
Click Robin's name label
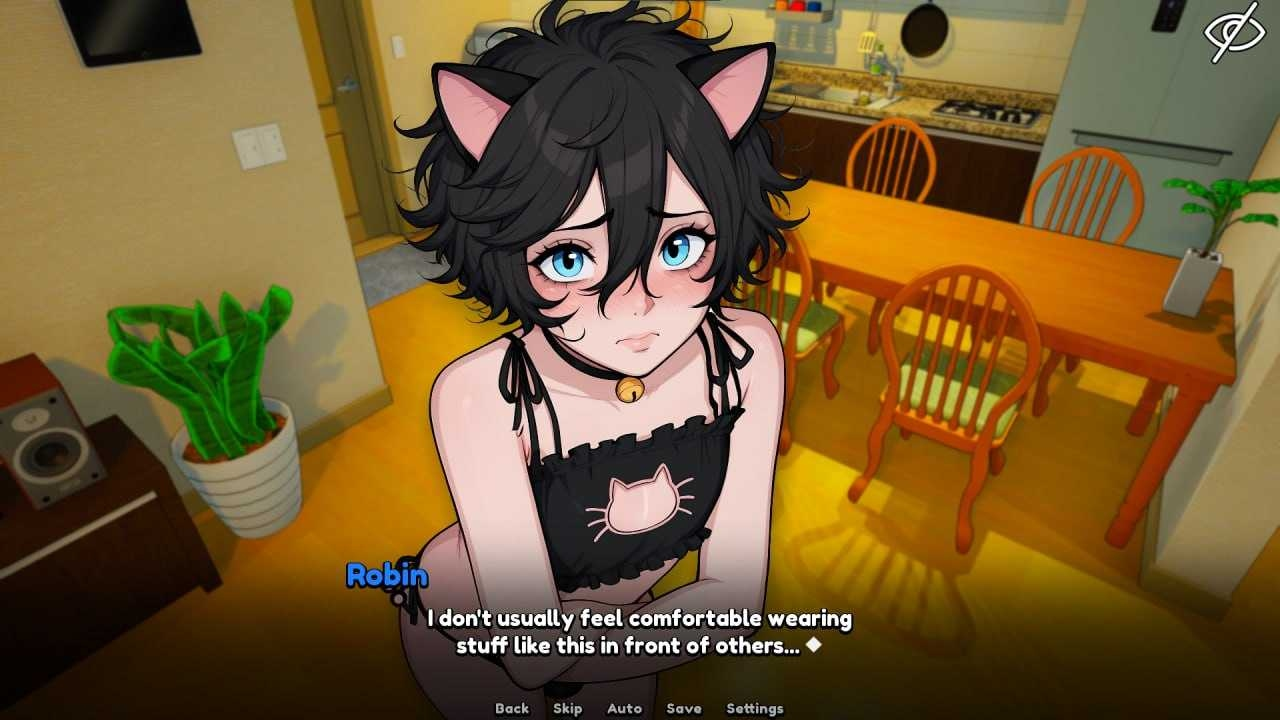click(386, 576)
